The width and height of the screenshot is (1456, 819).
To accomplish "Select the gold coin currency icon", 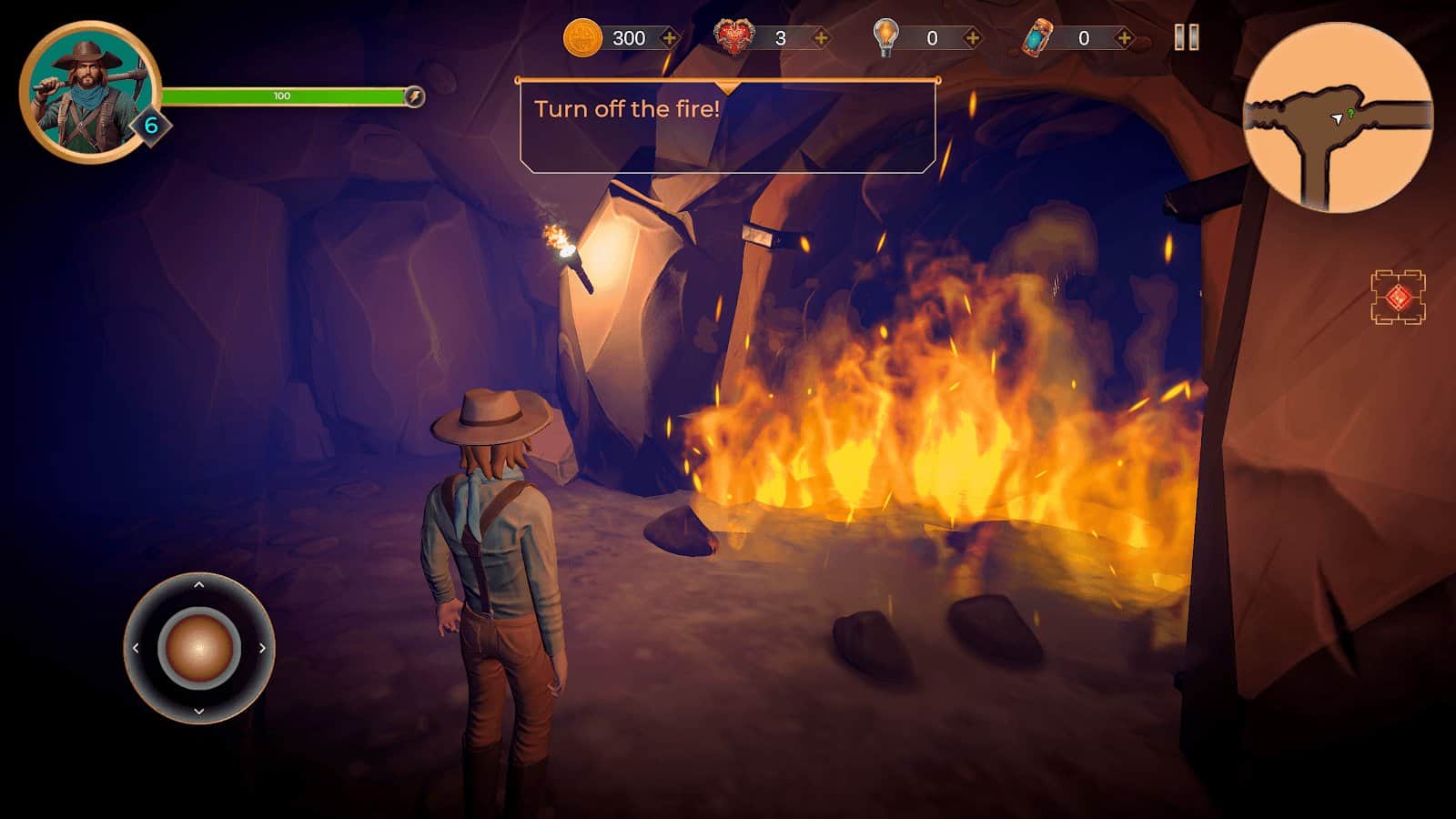I will point(582,38).
